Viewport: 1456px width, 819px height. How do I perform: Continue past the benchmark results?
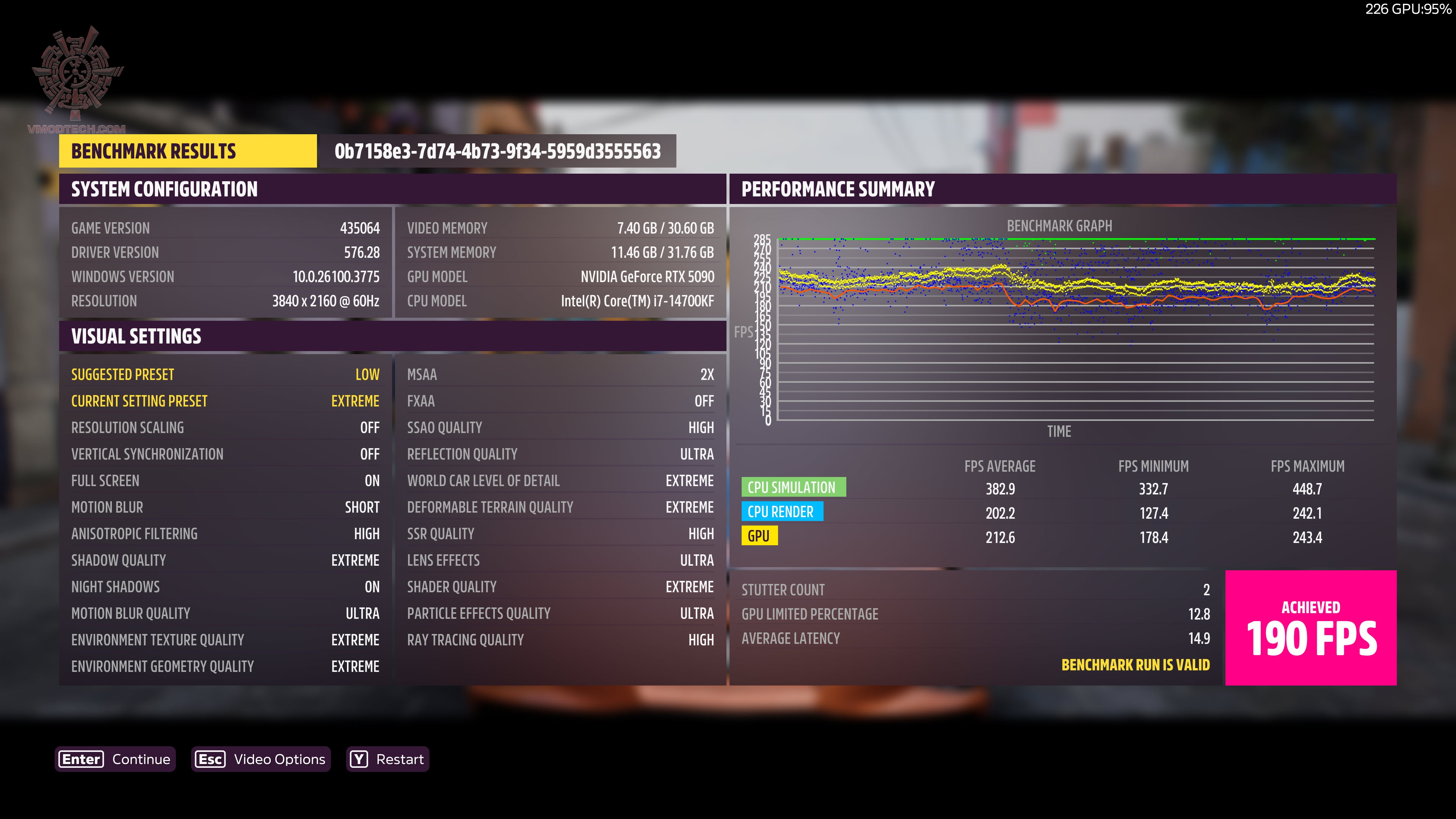click(x=116, y=759)
